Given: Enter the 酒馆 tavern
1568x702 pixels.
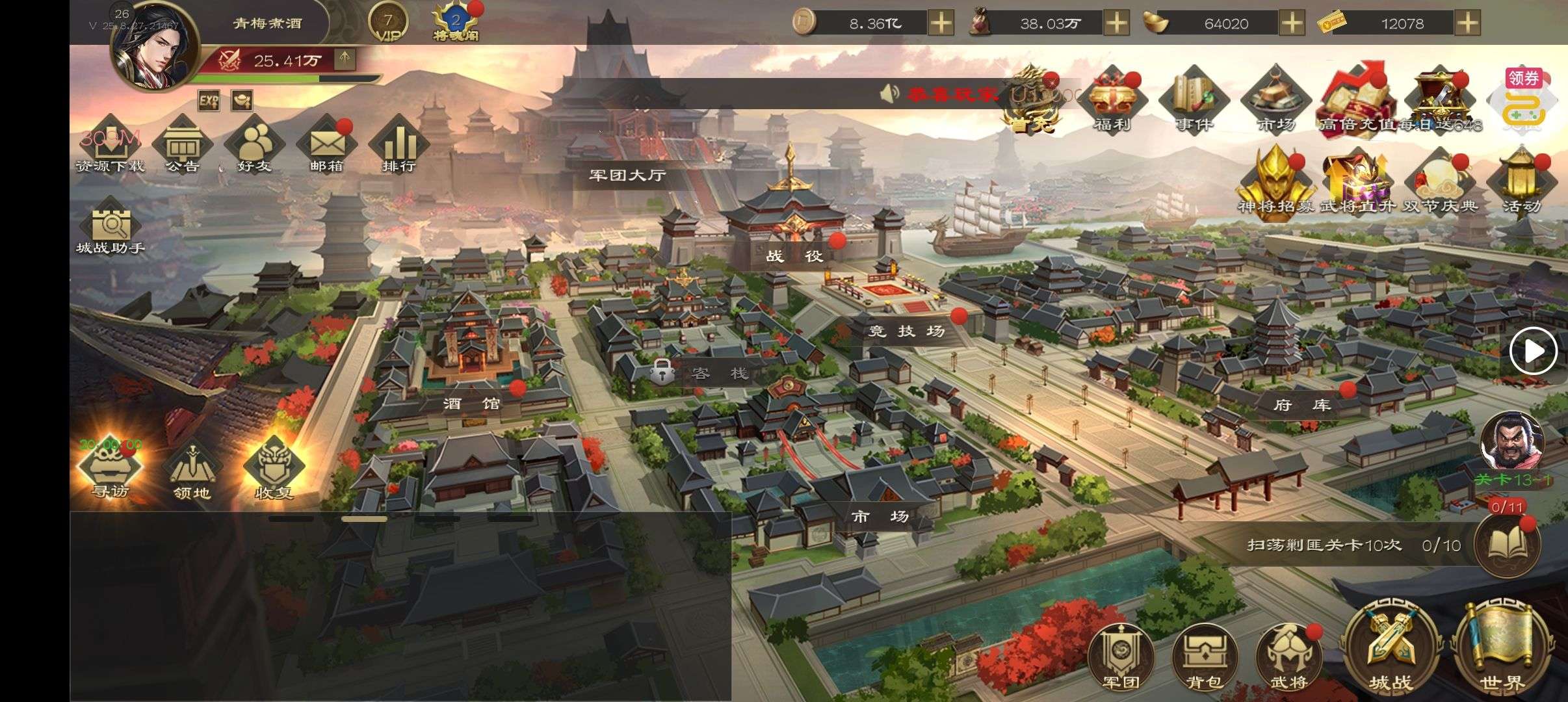Looking at the screenshot, I should click(472, 404).
